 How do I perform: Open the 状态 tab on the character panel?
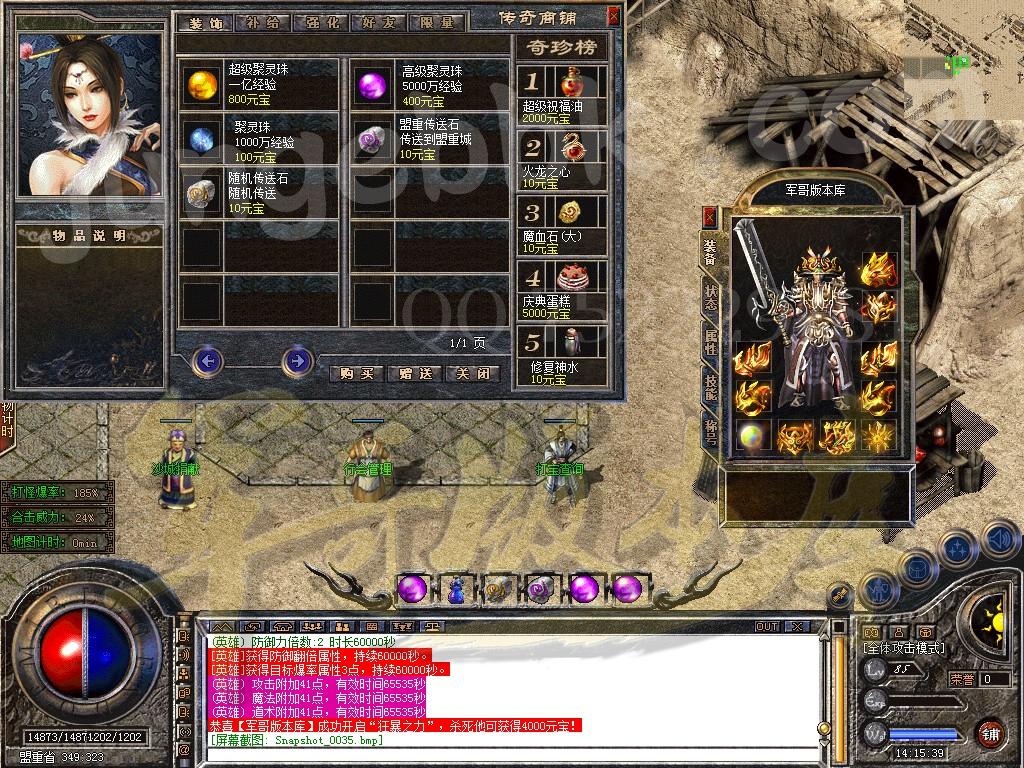(710, 294)
